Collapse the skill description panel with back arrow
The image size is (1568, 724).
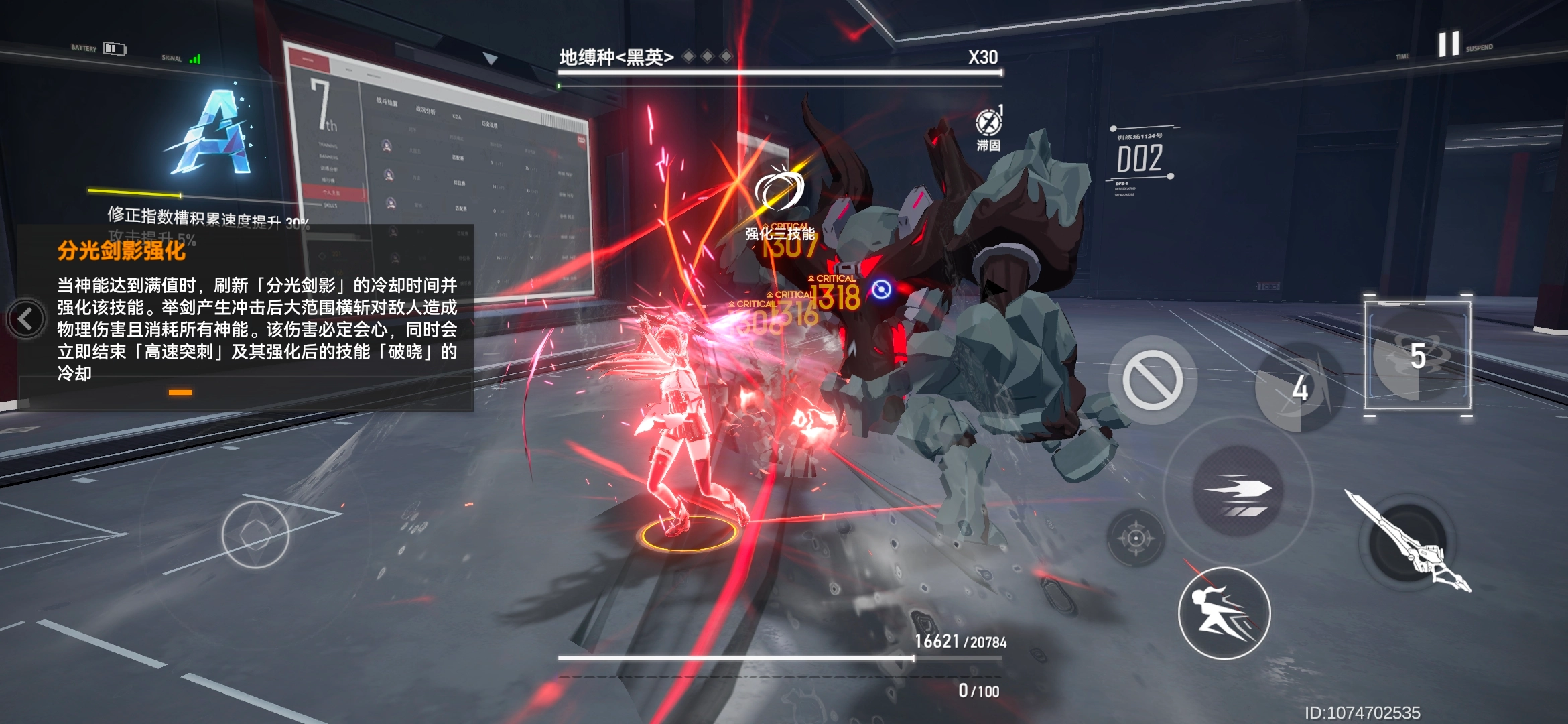tap(26, 319)
